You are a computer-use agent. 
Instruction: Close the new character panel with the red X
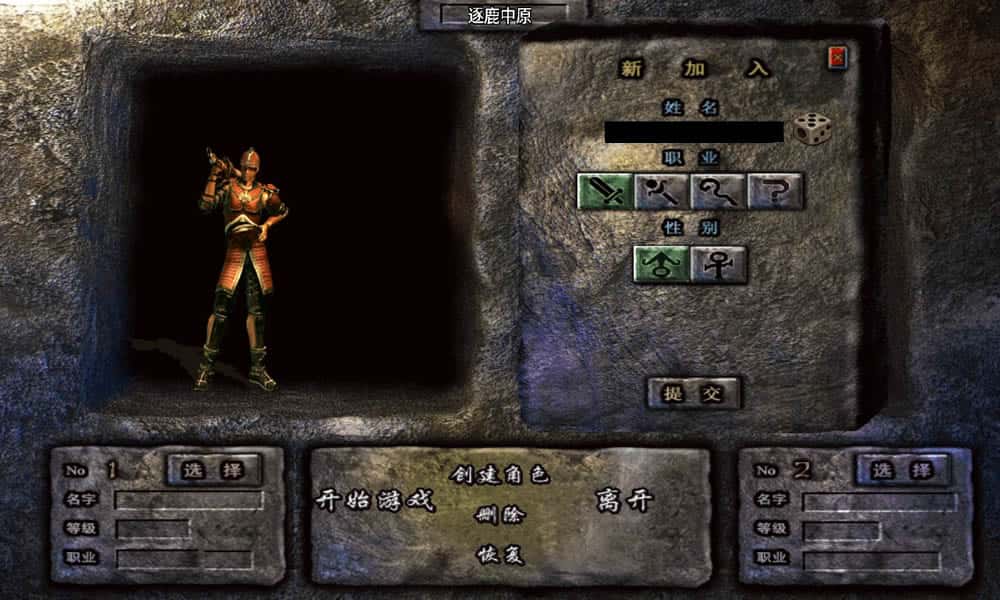tap(837, 58)
